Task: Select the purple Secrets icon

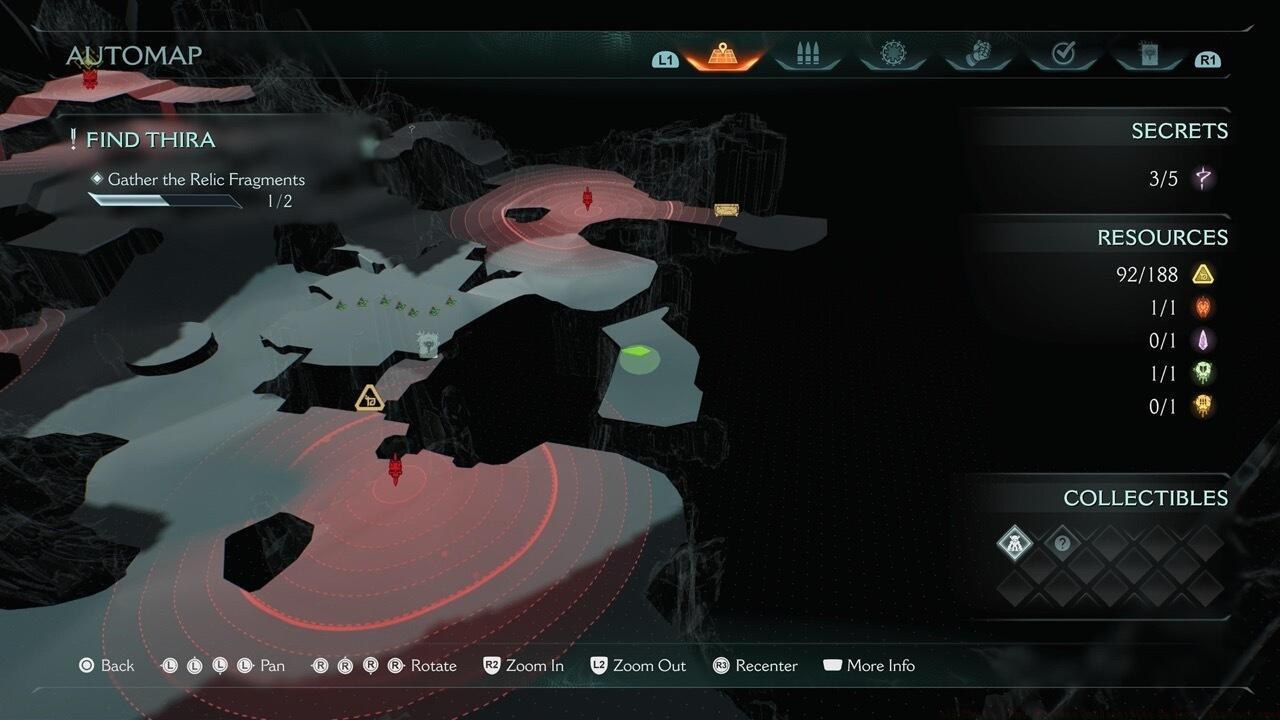Action: [x=1203, y=179]
